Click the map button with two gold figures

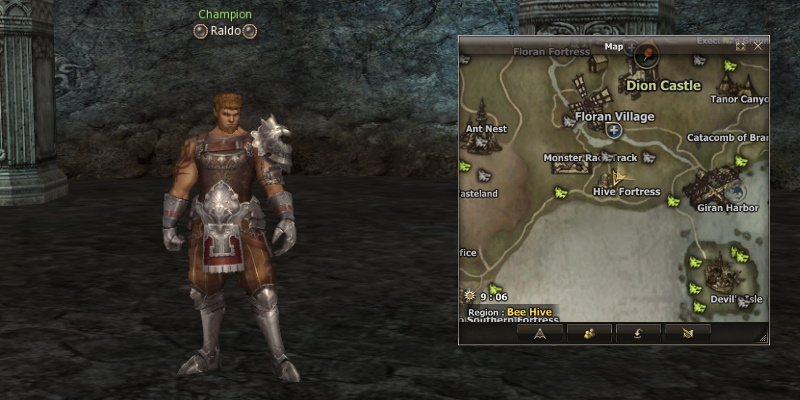point(589,334)
